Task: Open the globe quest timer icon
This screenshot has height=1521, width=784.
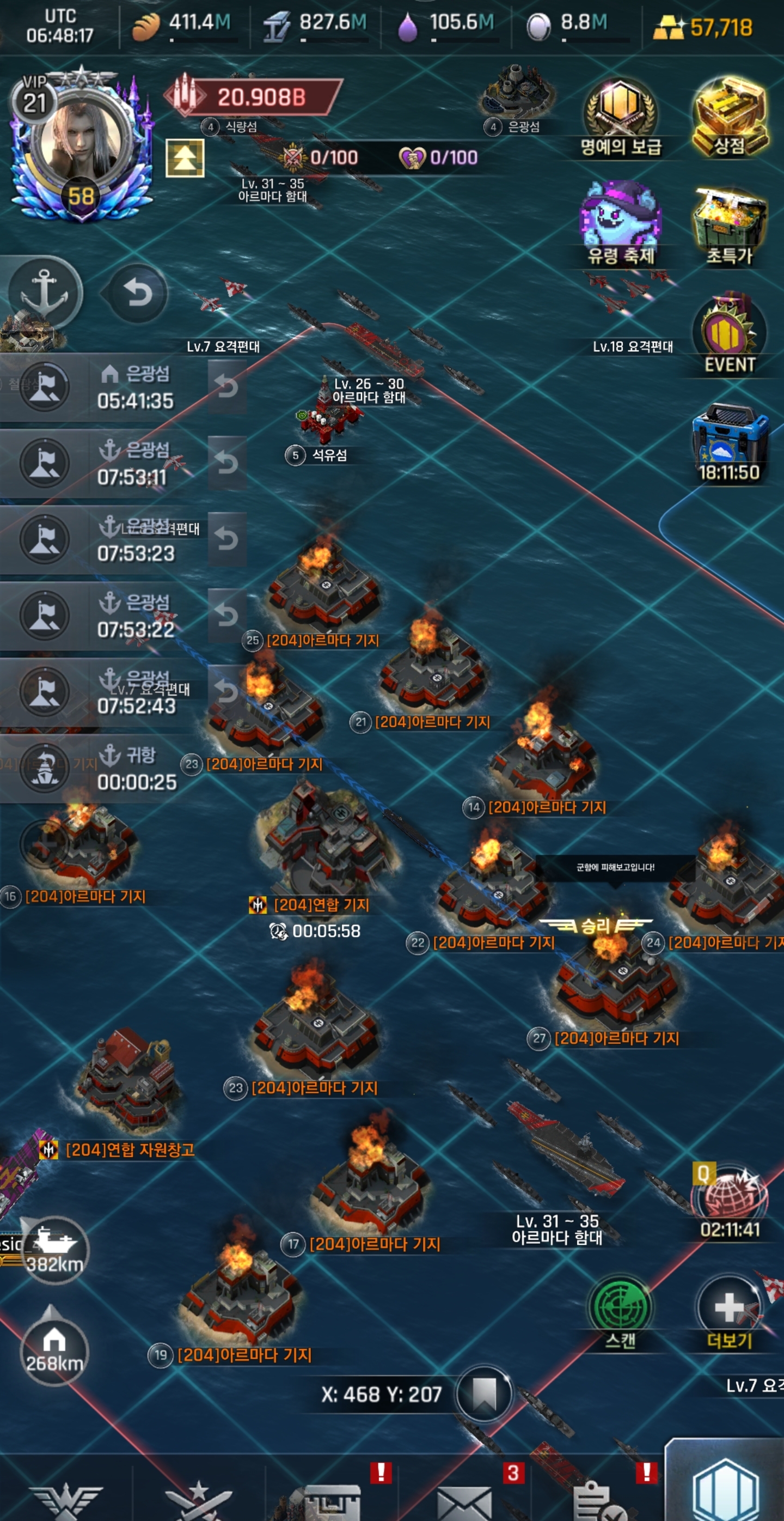Action: click(730, 1200)
